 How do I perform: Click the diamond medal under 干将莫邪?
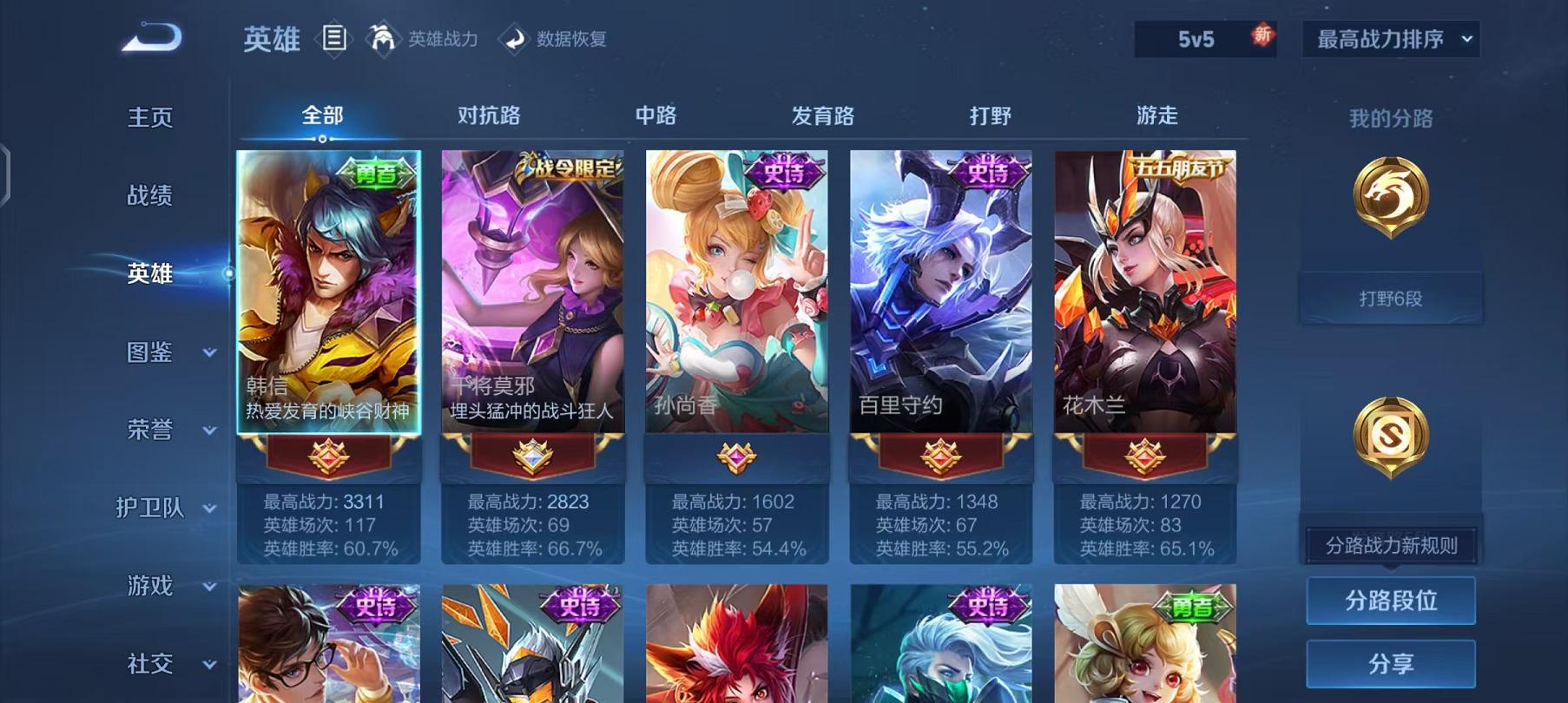click(x=532, y=456)
